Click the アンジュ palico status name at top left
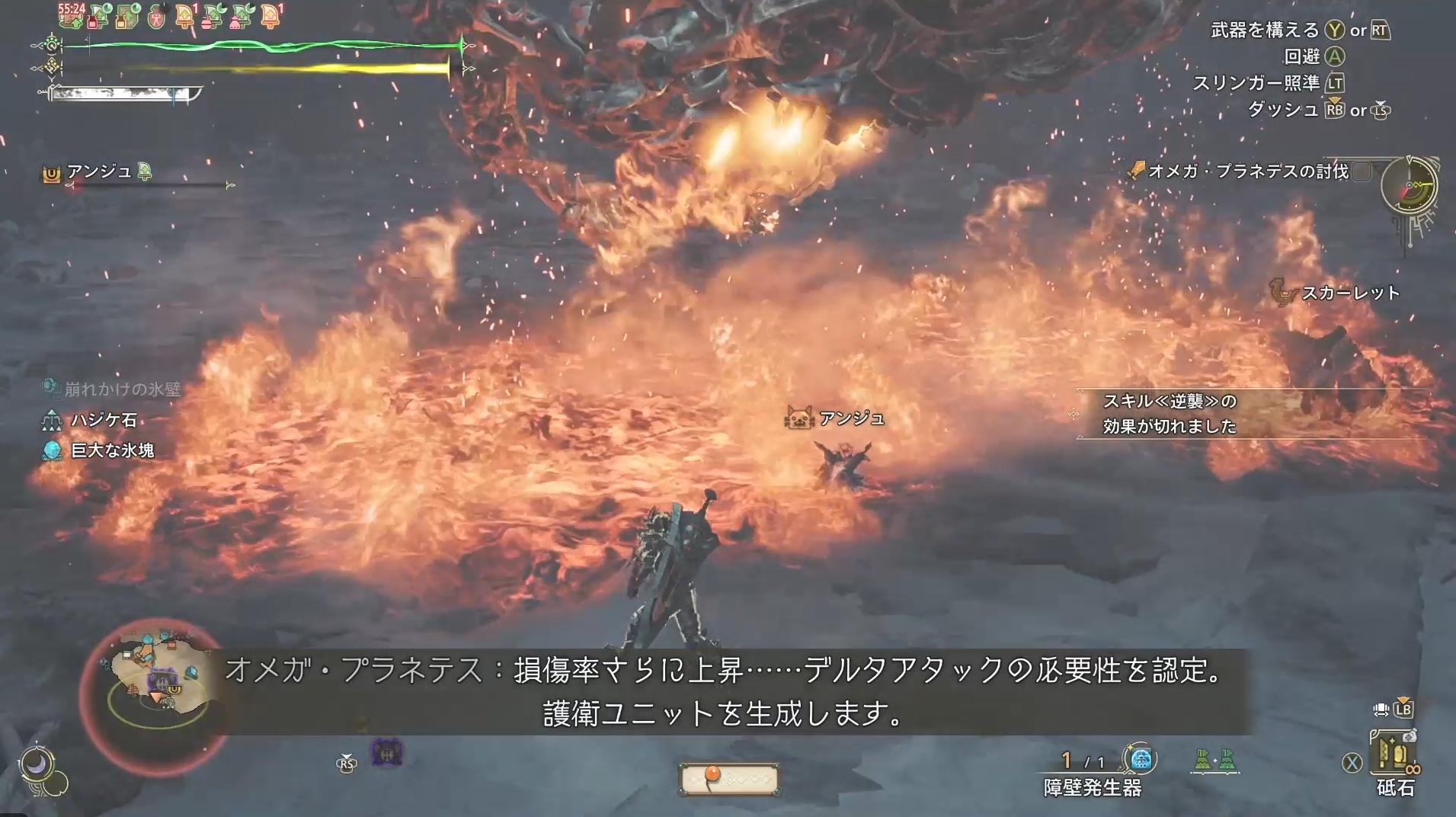This screenshot has width=1456, height=817. (99, 171)
